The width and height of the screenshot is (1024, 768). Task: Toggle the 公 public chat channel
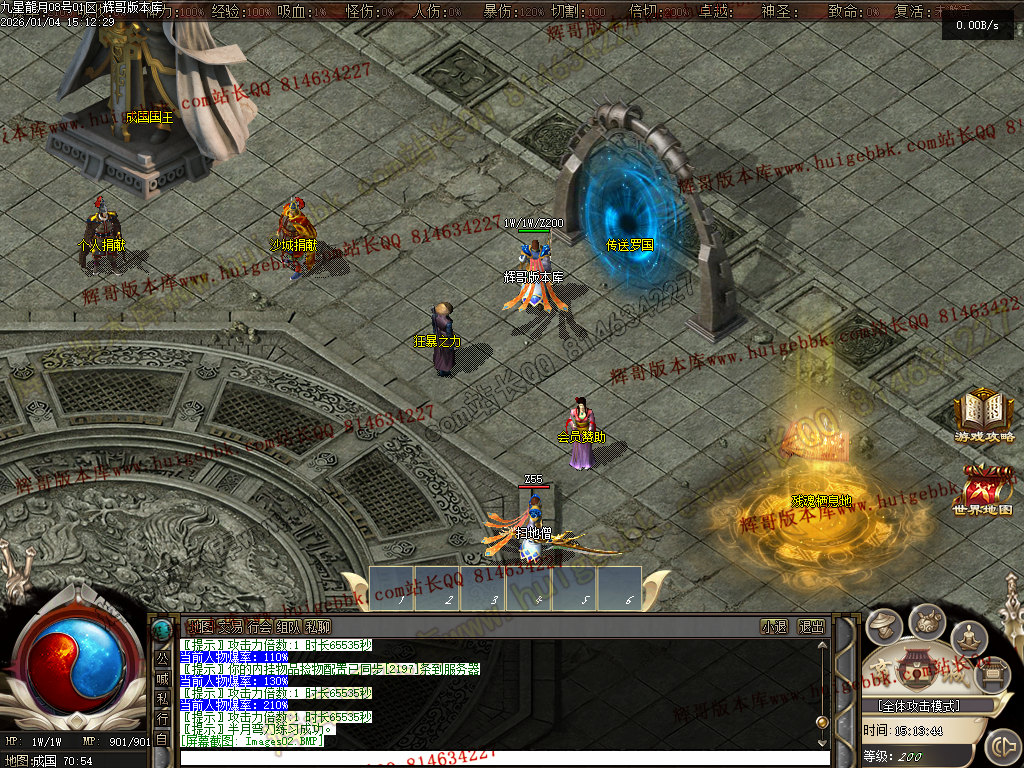(162, 659)
